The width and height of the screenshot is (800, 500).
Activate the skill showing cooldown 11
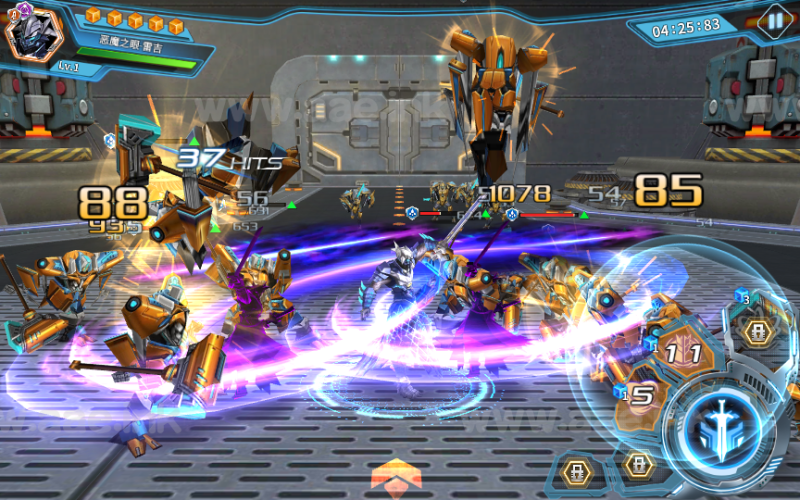pyautogui.click(x=682, y=353)
